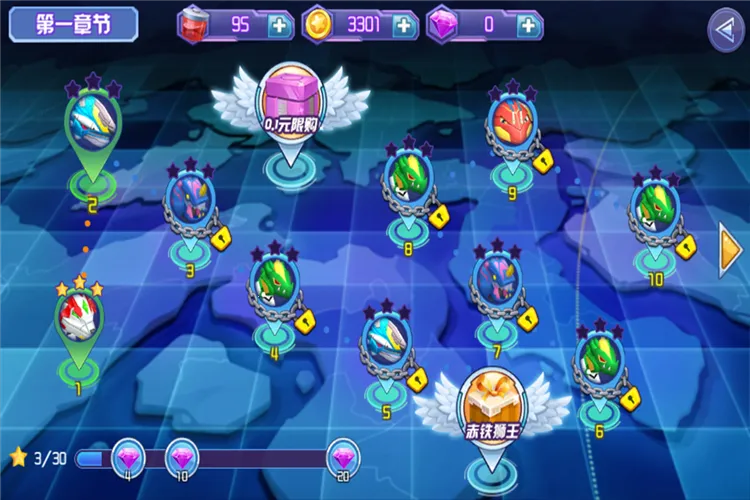Tap locked level 5 stage

coord(385,338)
